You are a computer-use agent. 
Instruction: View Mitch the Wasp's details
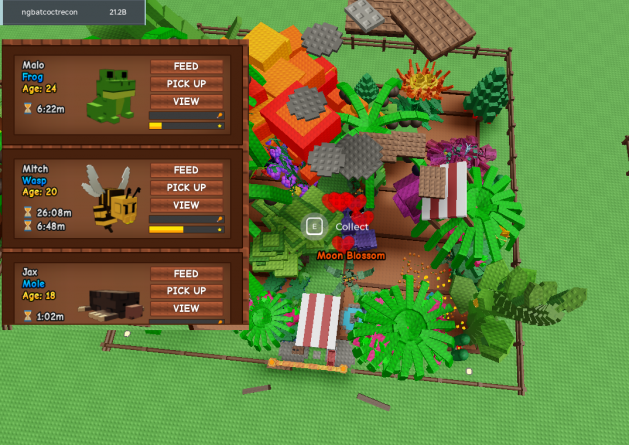(x=186, y=205)
